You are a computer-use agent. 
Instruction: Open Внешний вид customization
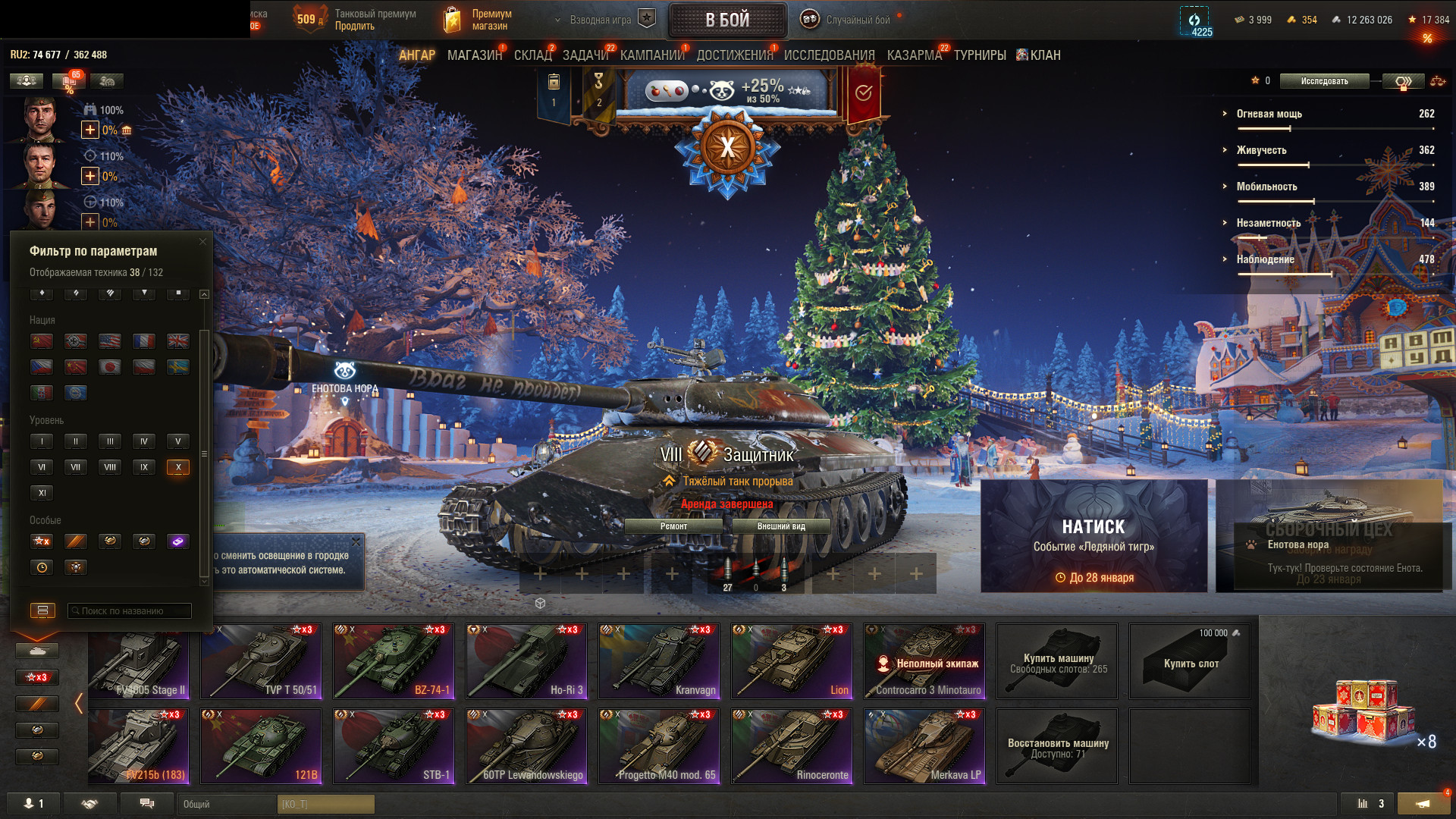[781, 526]
